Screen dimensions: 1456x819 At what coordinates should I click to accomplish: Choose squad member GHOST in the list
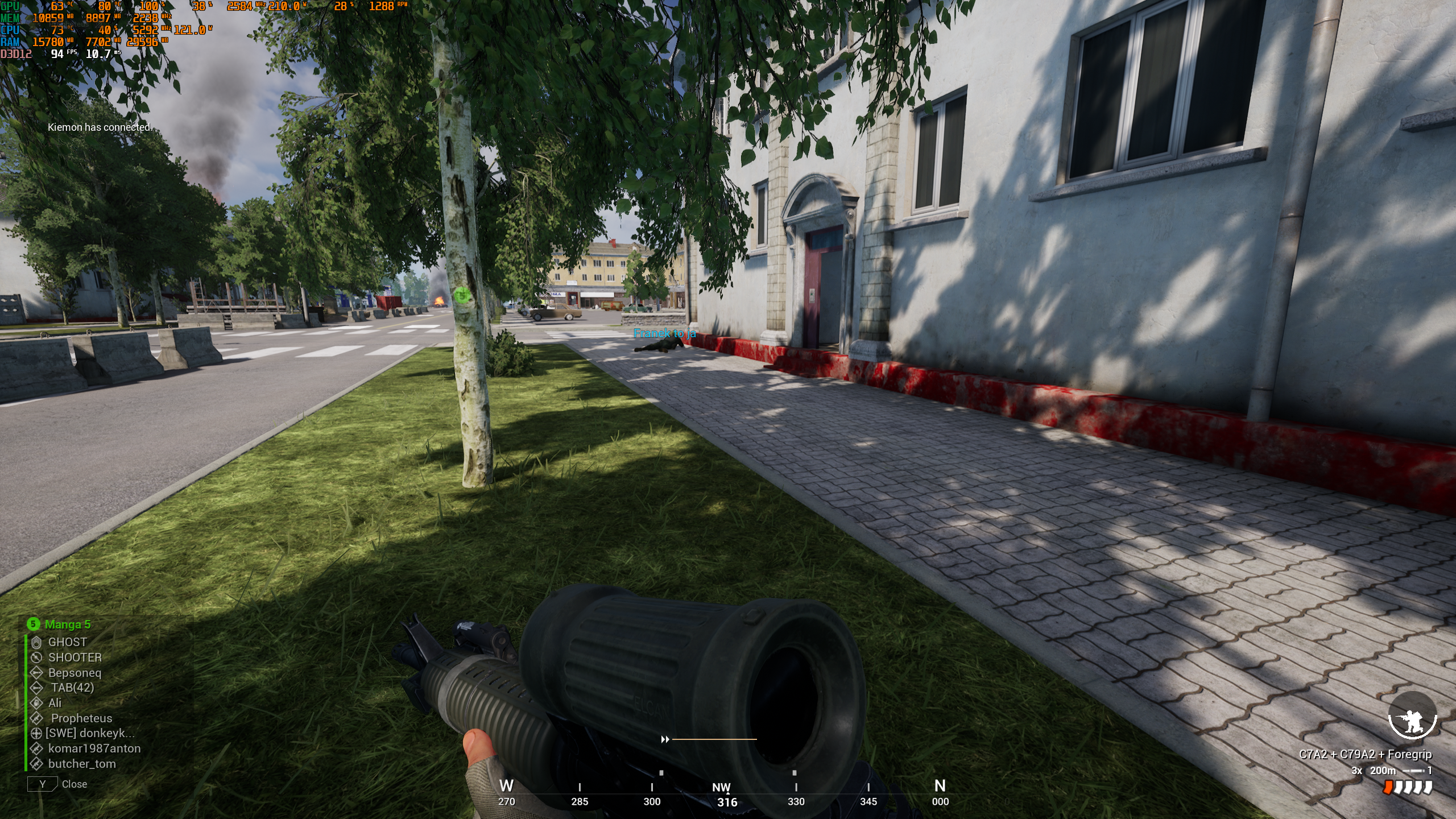67,642
